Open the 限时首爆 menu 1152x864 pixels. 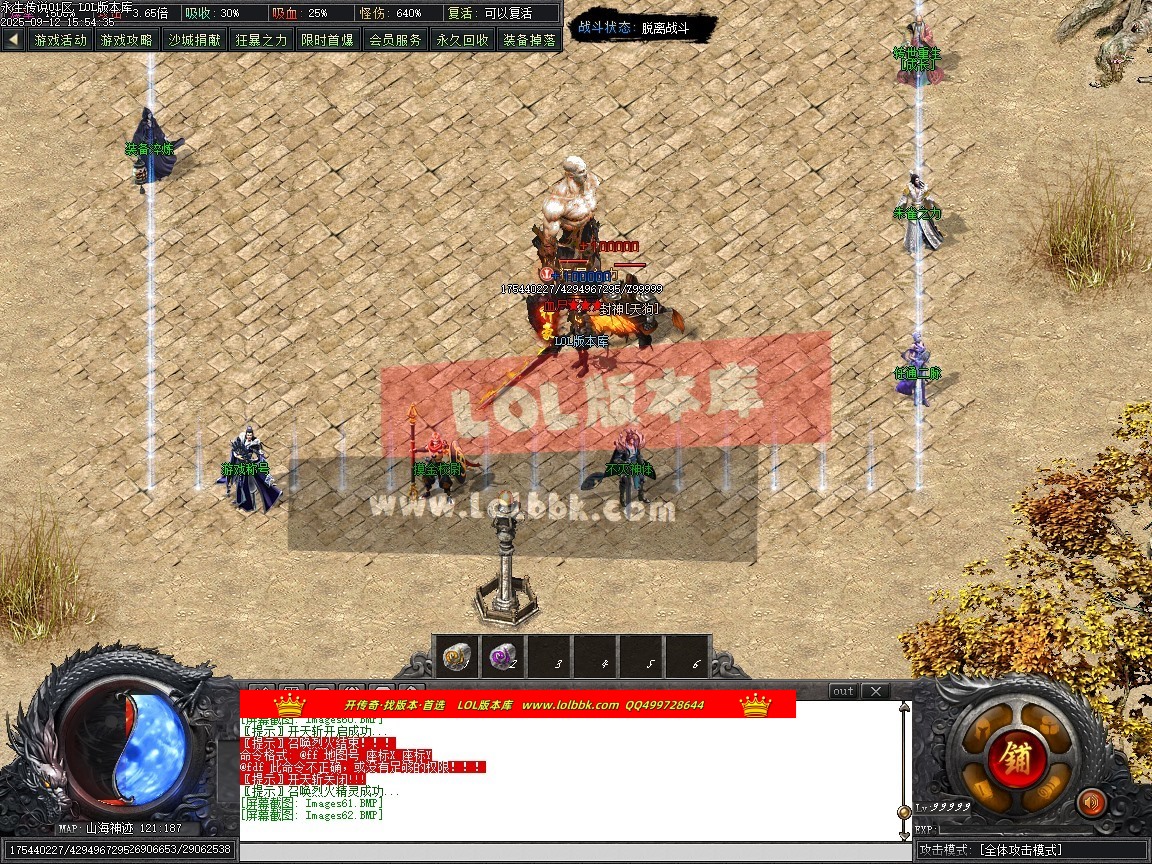[x=329, y=40]
